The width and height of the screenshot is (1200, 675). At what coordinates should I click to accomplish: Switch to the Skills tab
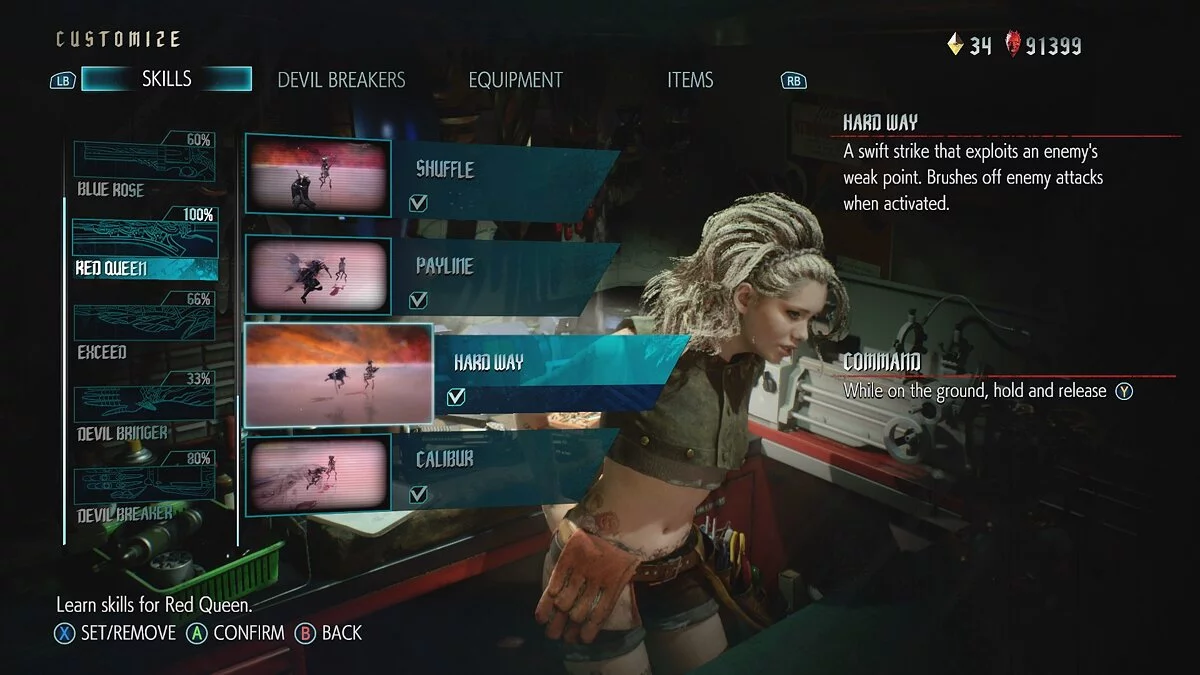166,79
